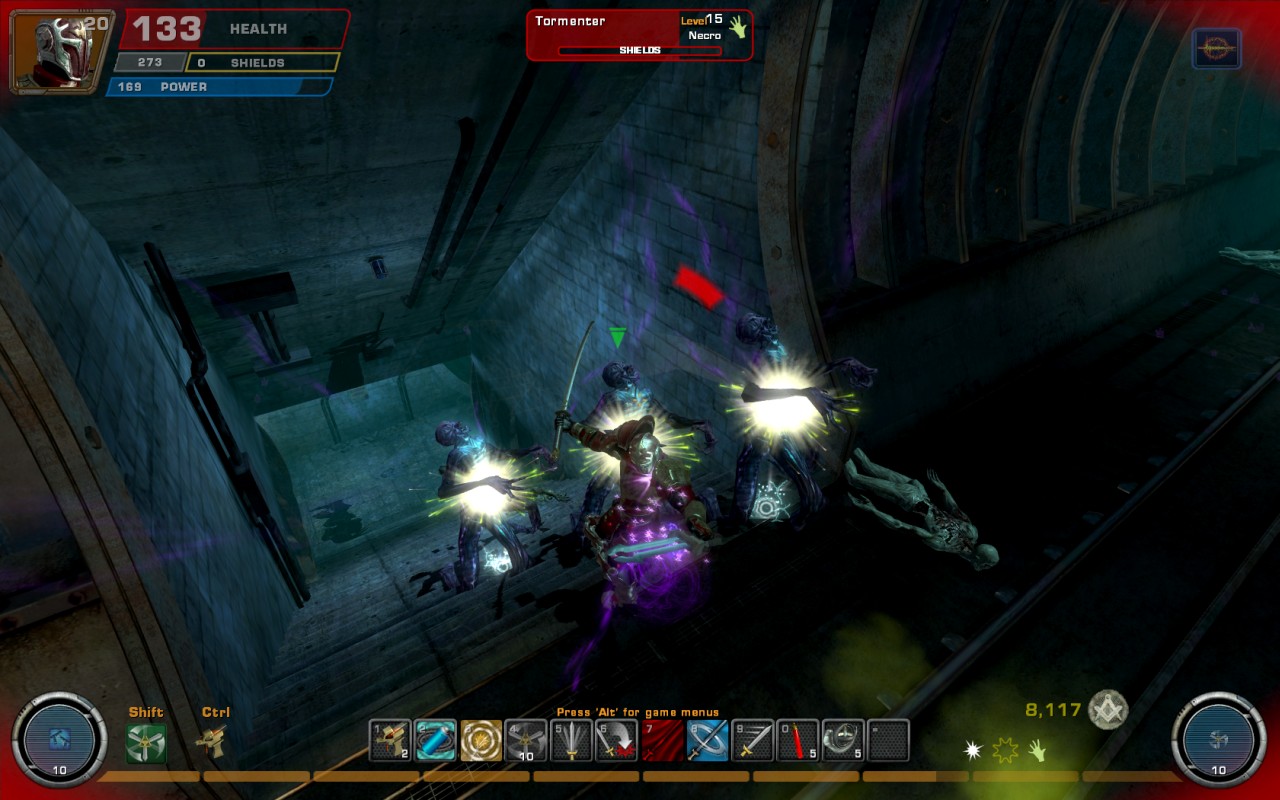
Task: Click the left circular gauge showing 10
Action: coord(60,740)
